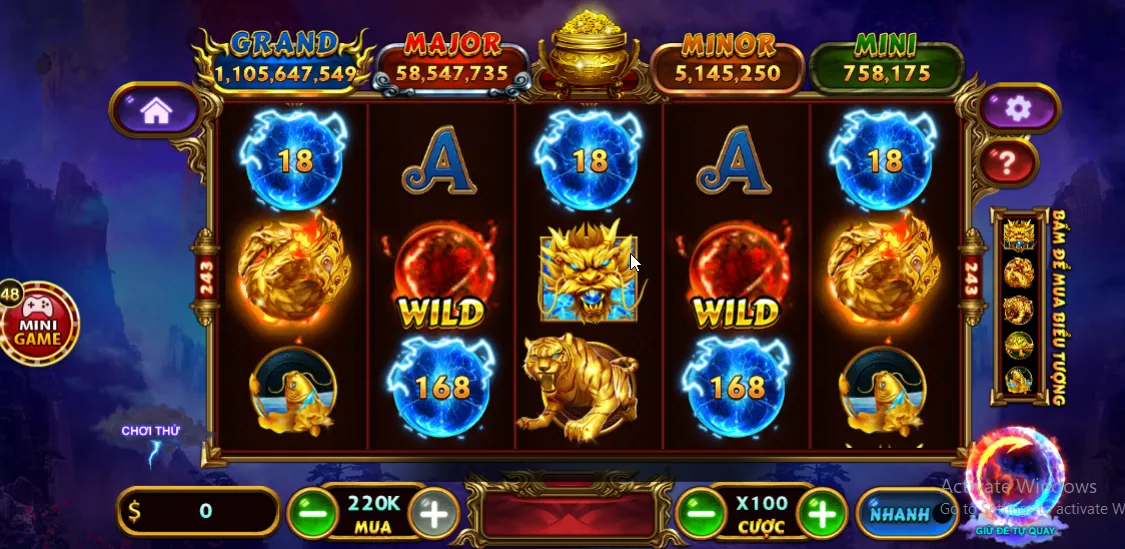
Task: Buy the golden fish symbol
Action: (1018, 382)
